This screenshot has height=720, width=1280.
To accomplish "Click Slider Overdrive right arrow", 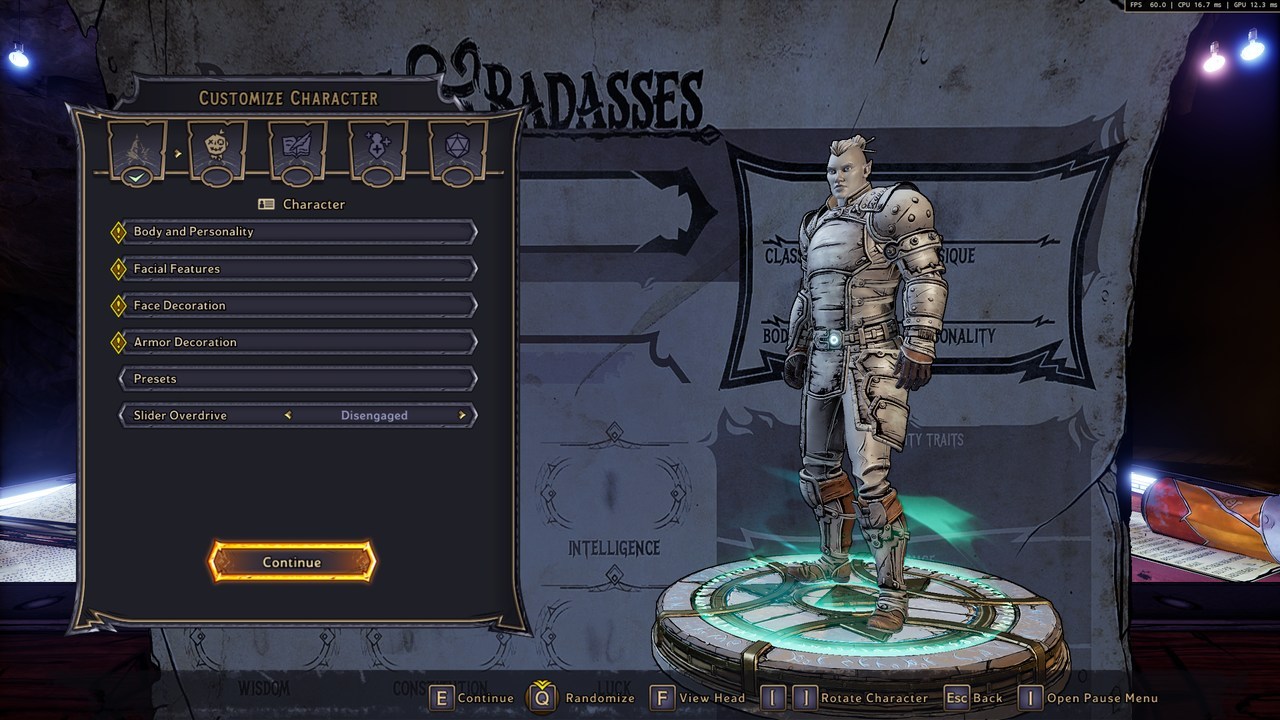I will pyautogui.click(x=462, y=416).
